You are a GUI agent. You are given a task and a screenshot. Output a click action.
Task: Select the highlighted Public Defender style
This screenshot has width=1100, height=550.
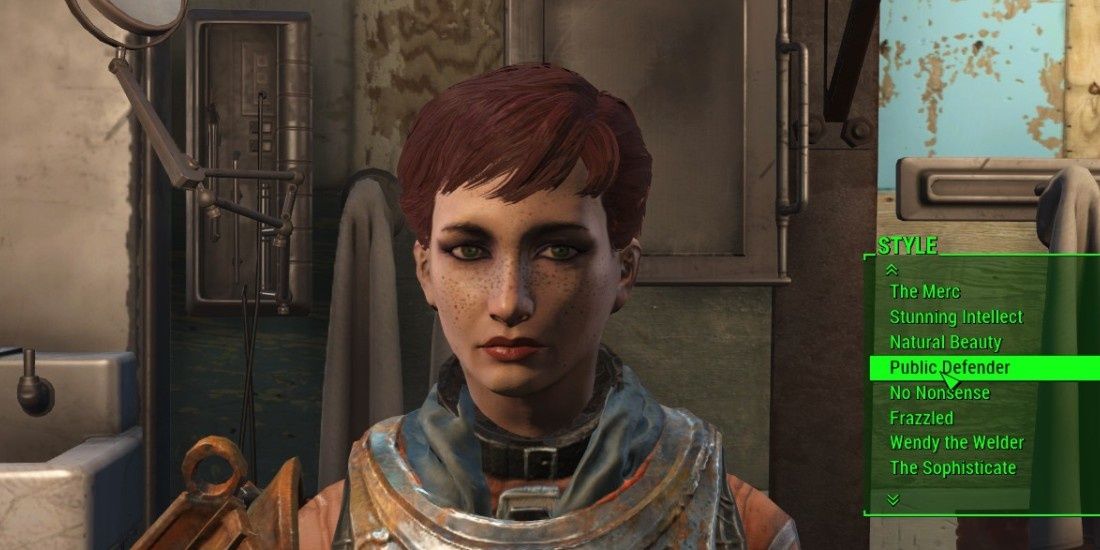point(949,367)
